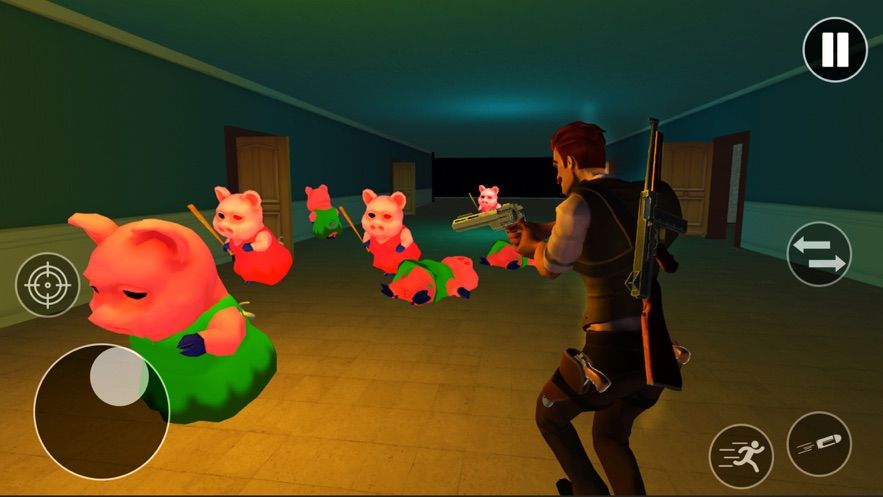Fire the weapon with the bullet button
The width and height of the screenshot is (883, 497).
tap(819, 443)
